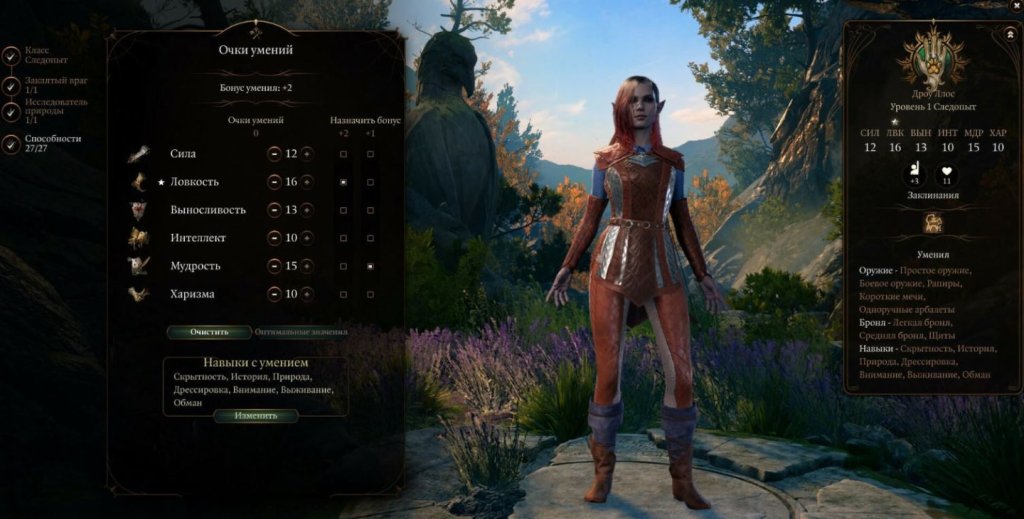Image resolution: width=1024 pixels, height=519 pixels.
Task: Decrease Интеллект ability score
Action: (274, 238)
